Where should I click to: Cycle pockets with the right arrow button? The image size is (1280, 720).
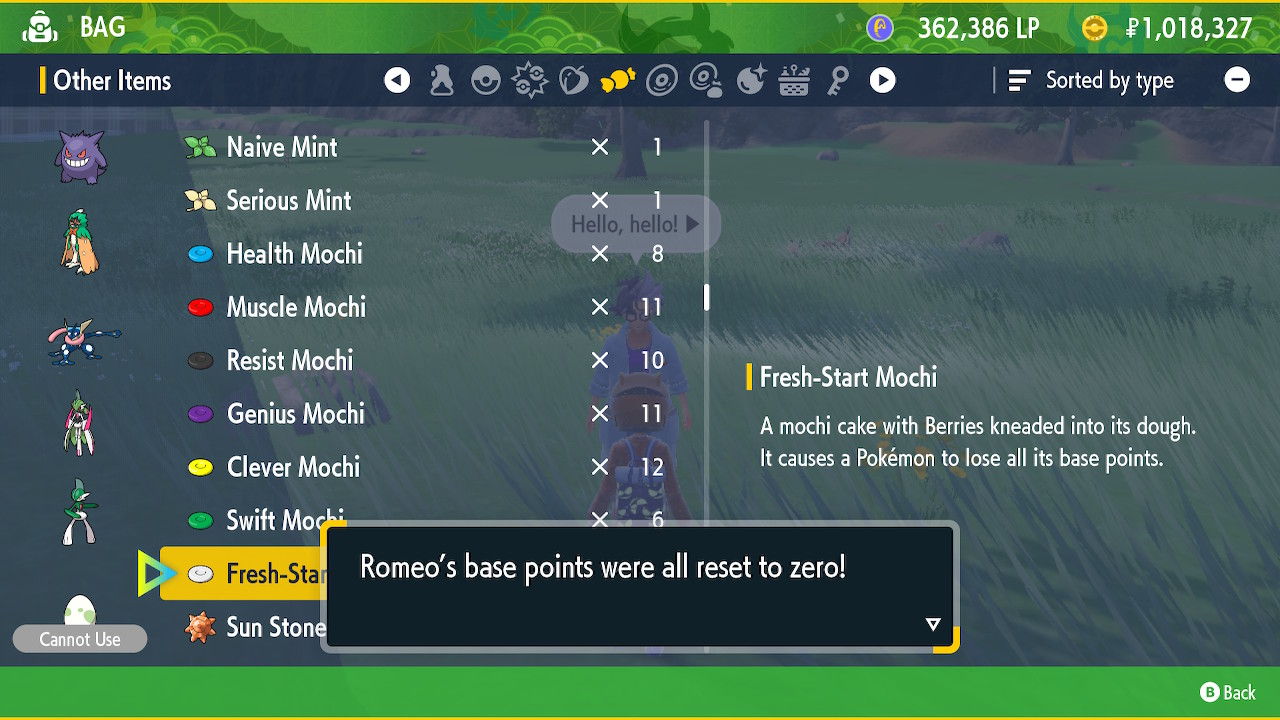[883, 80]
